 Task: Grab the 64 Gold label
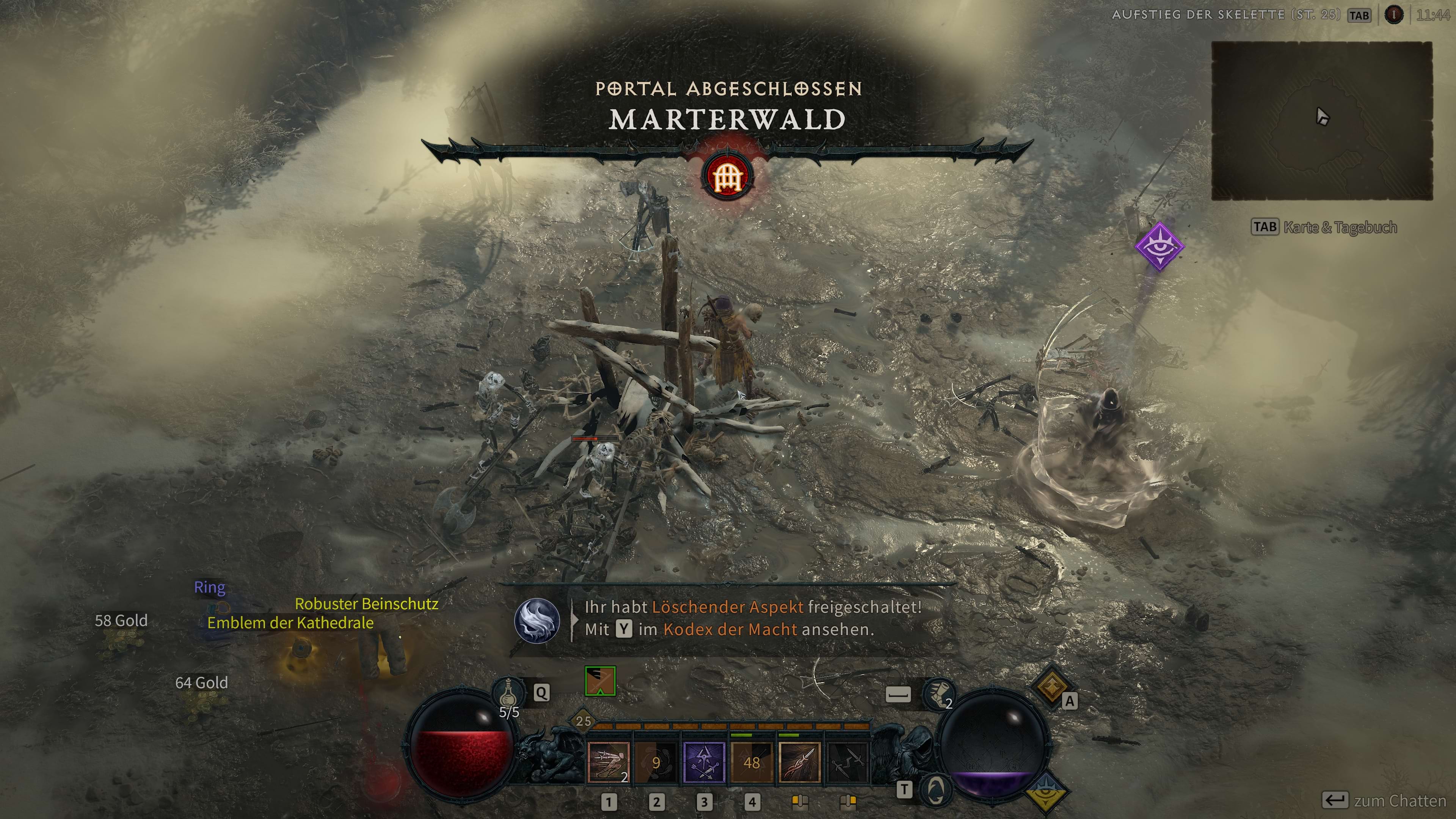click(201, 683)
